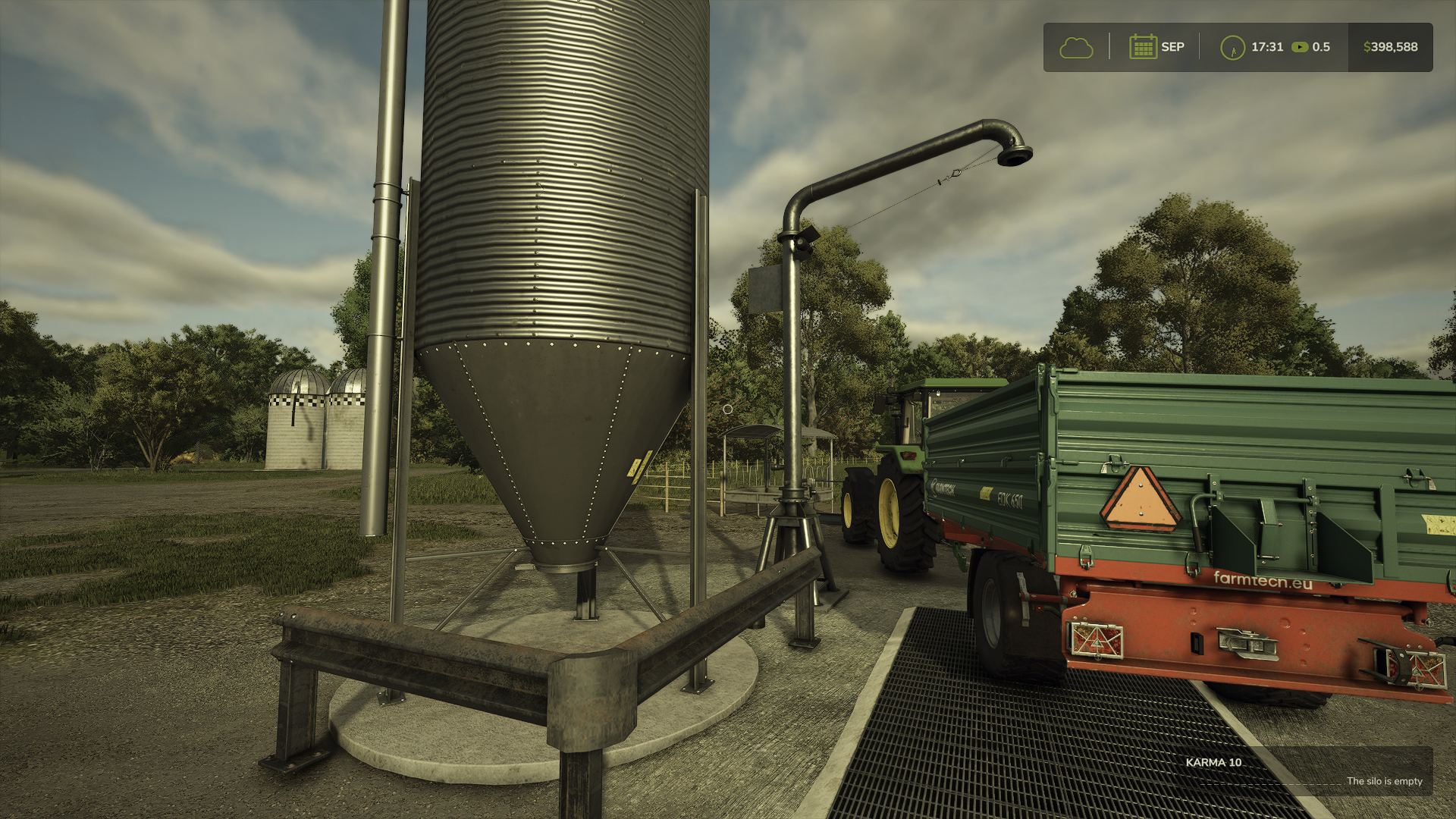Select the clock icon beside 17:31
Screen dimensions: 1456x819
(x=1232, y=47)
